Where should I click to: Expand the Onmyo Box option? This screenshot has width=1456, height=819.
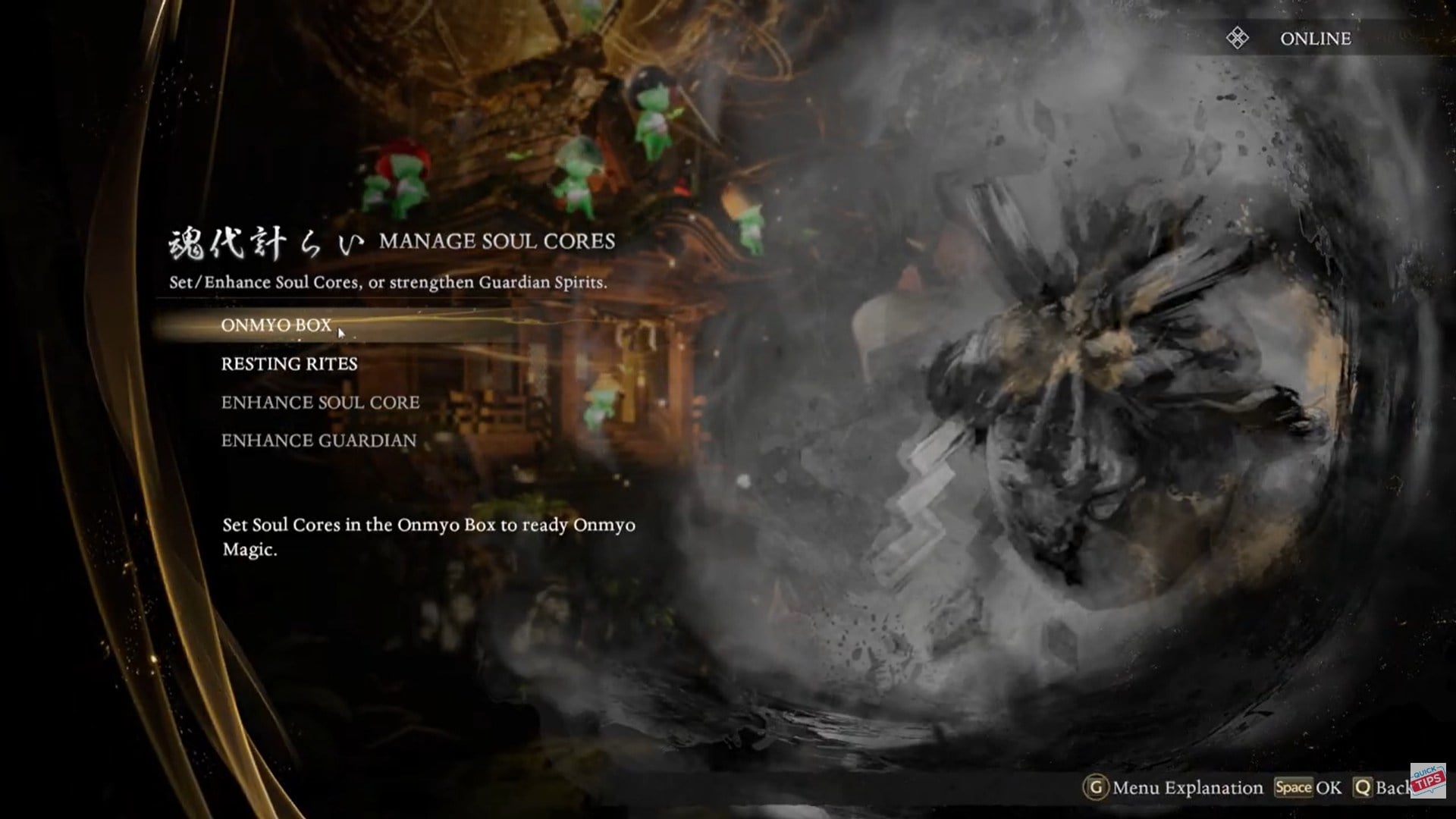275,326
